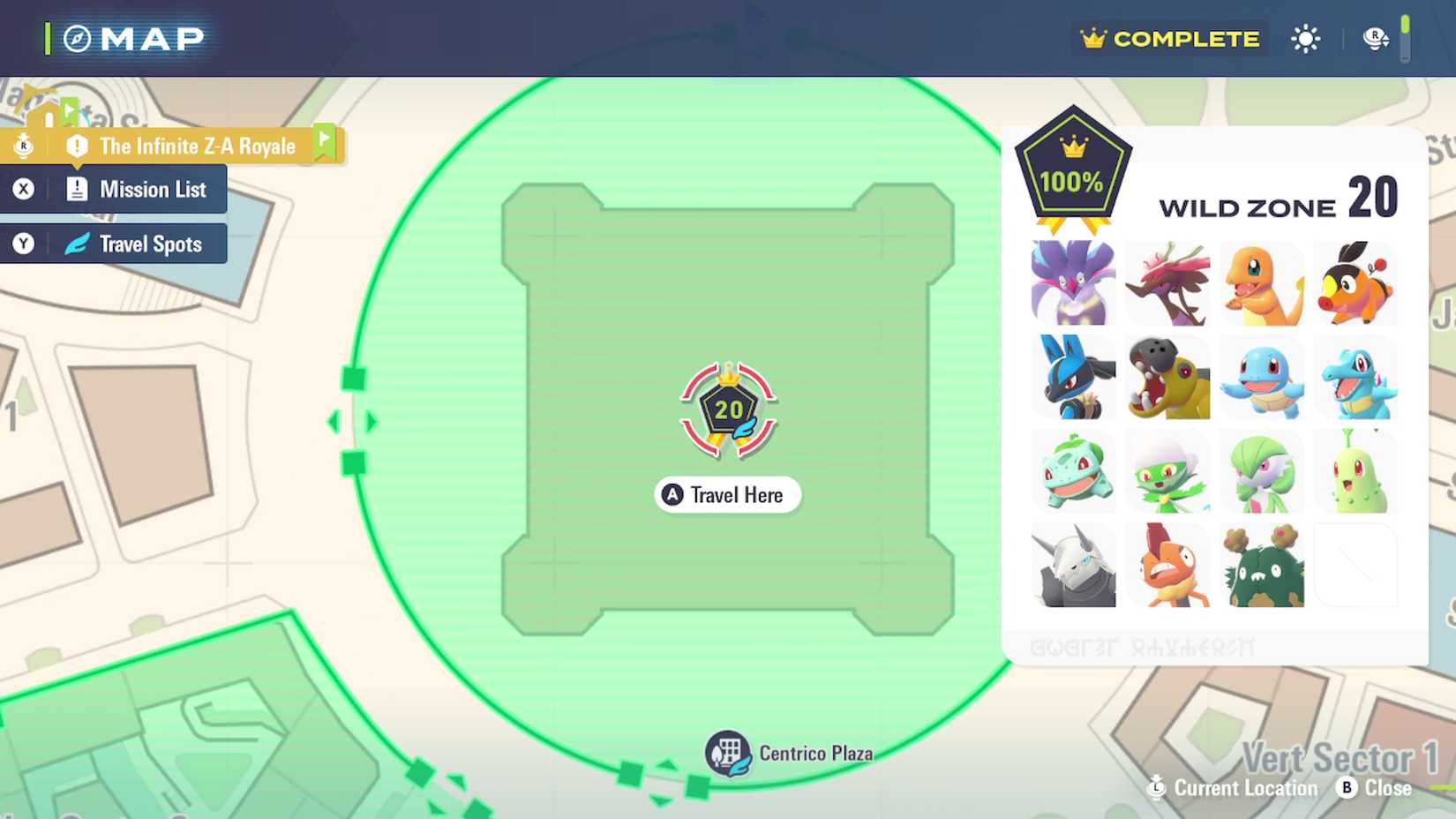Click the crown icon in the COMPLETE banner

click(1093, 38)
